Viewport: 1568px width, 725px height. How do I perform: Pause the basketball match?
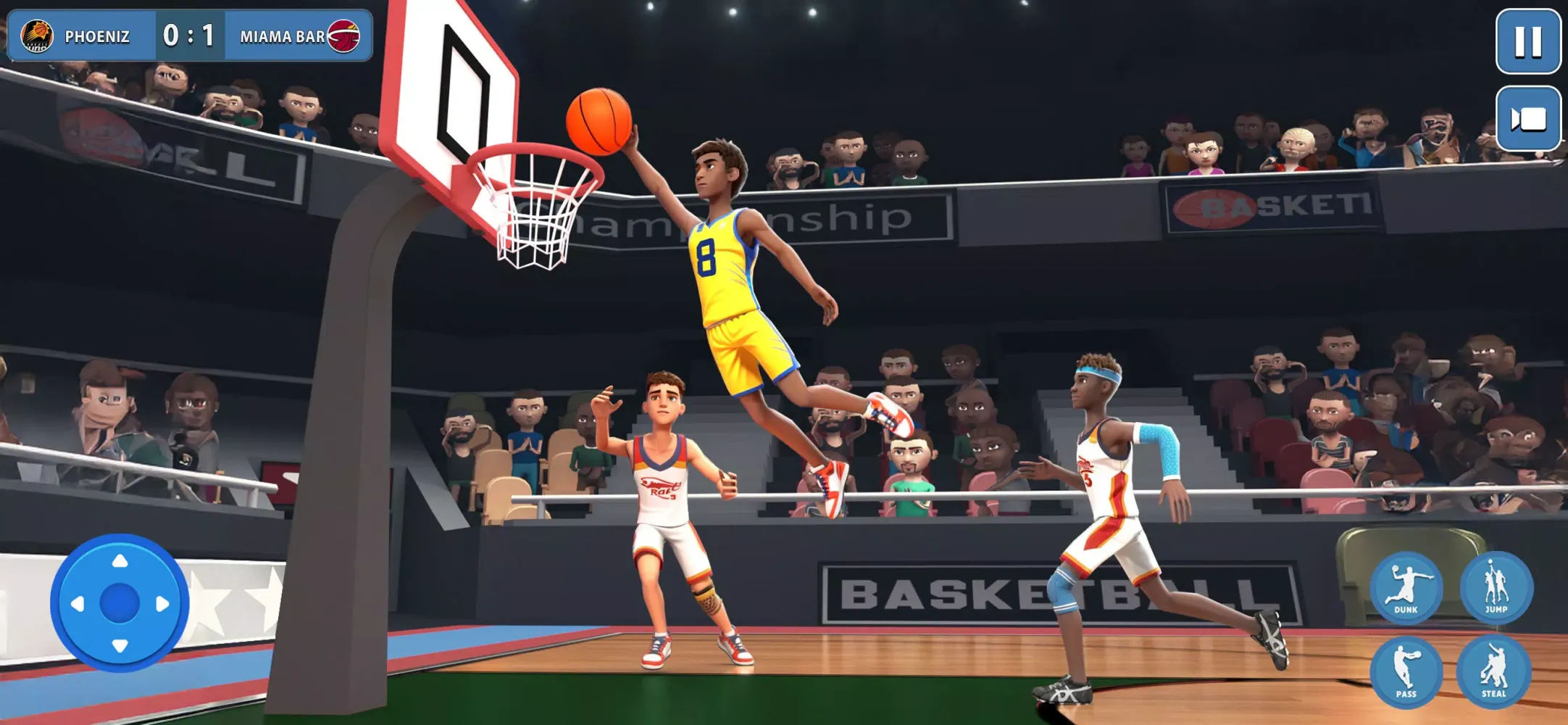coord(1527,41)
